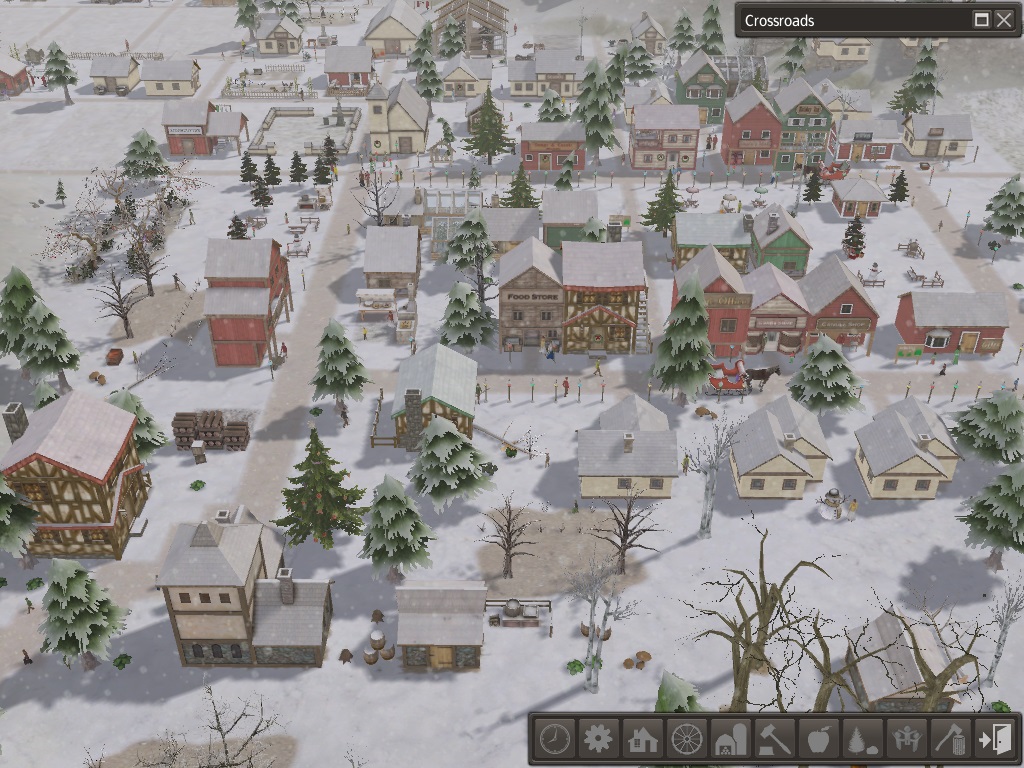This screenshot has height=768, width=1024.
Task: Open the hammer and anvil menu
Action: tap(774, 740)
